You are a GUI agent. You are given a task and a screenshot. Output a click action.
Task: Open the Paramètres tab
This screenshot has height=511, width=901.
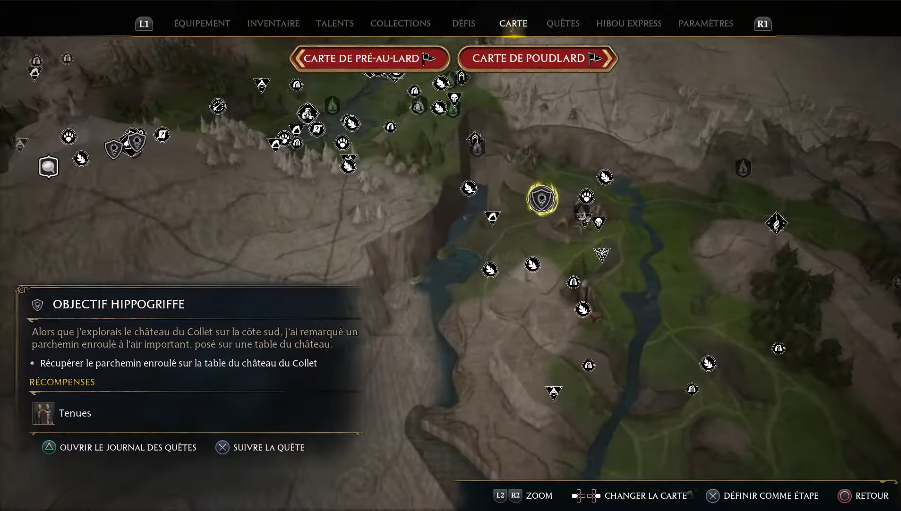pyautogui.click(x=705, y=23)
